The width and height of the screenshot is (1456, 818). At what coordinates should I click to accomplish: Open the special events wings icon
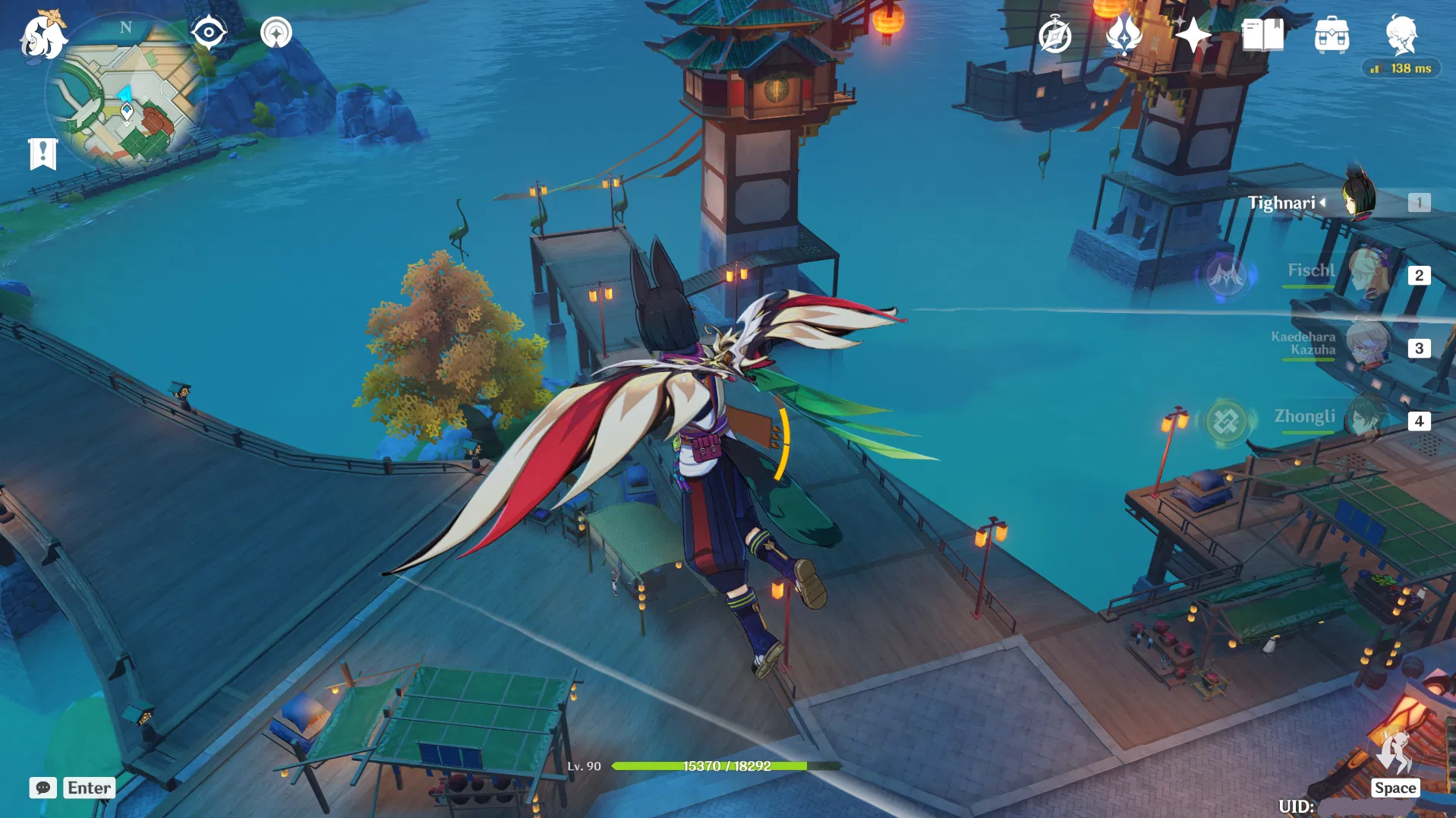(1123, 35)
